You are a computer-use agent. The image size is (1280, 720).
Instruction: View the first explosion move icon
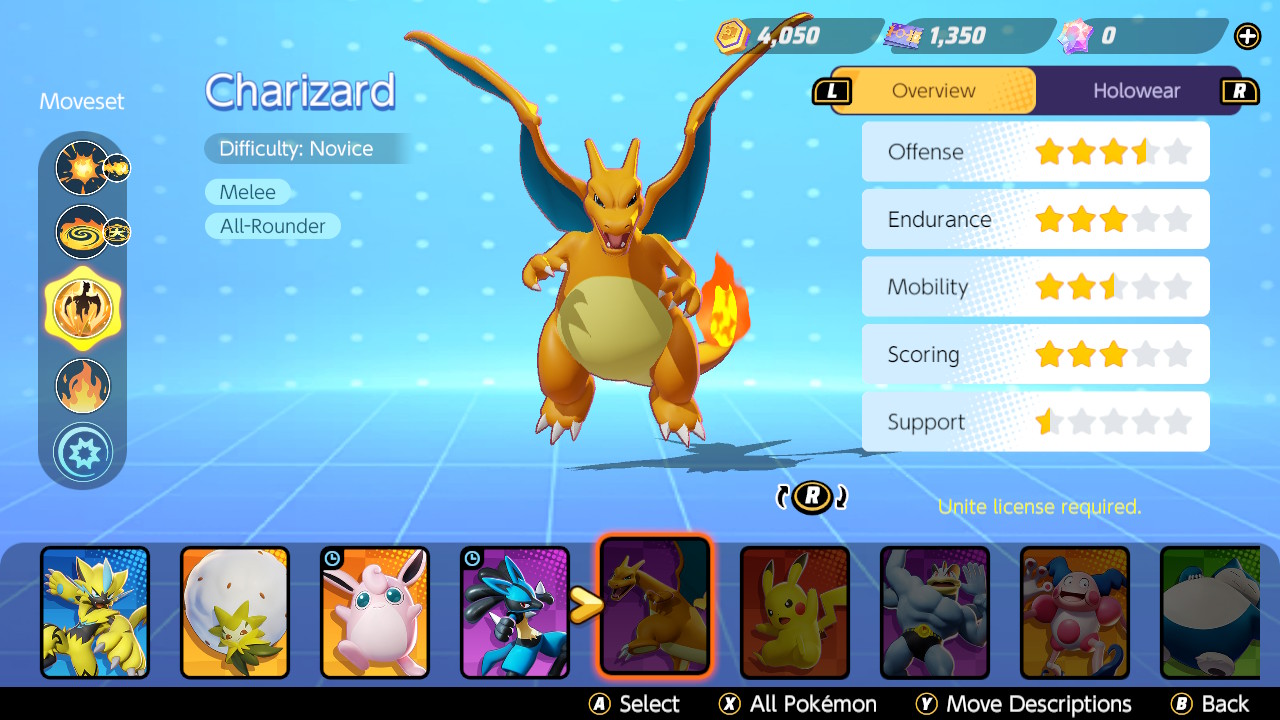click(82, 168)
